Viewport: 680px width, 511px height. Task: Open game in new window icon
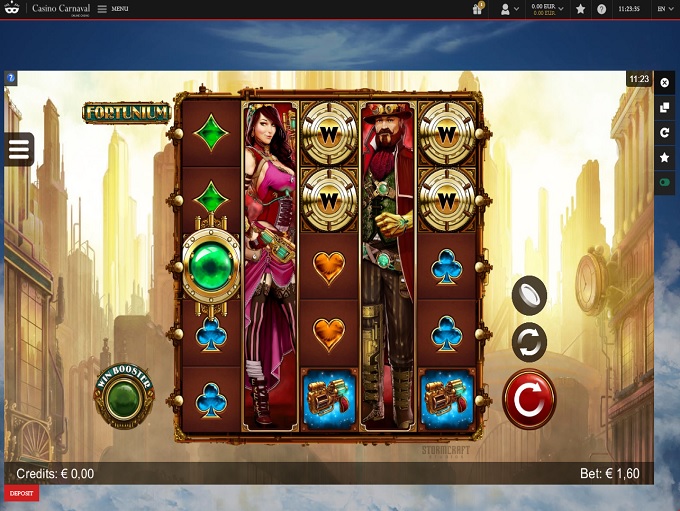tap(665, 107)
